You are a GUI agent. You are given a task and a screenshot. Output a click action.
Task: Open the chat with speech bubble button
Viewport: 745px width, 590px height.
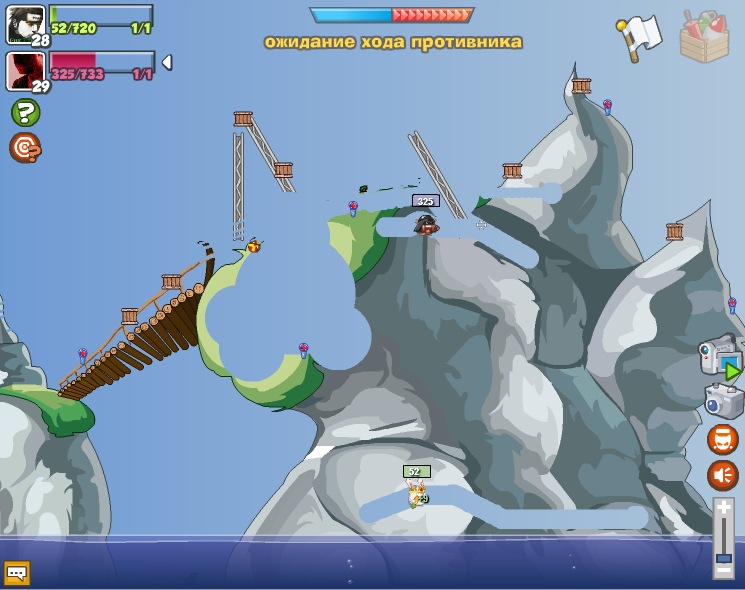coord(17,573)
